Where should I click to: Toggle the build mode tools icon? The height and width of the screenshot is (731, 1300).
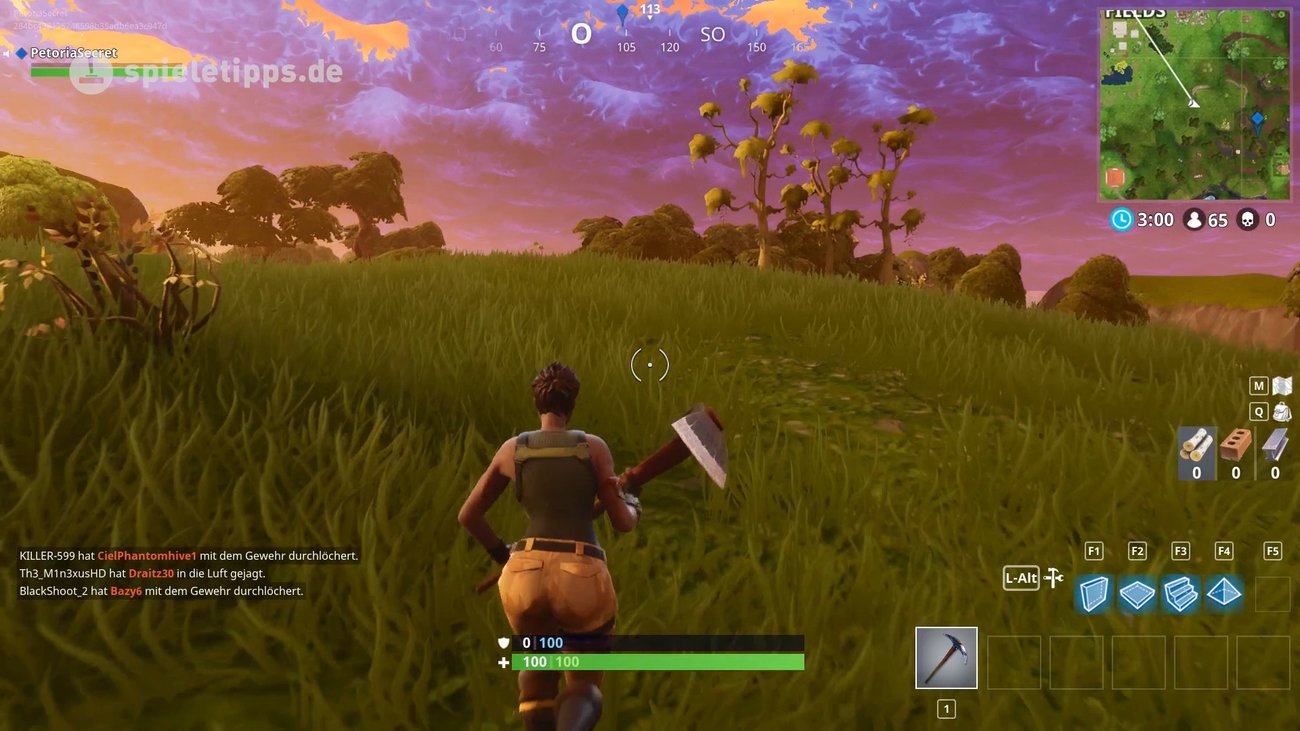point(1054,578)
